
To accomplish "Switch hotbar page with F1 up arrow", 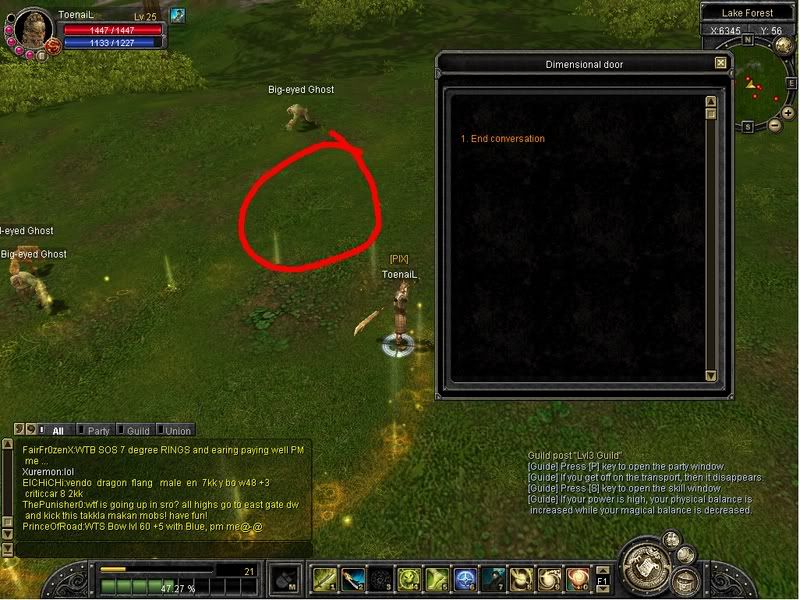I will [602, 571].
